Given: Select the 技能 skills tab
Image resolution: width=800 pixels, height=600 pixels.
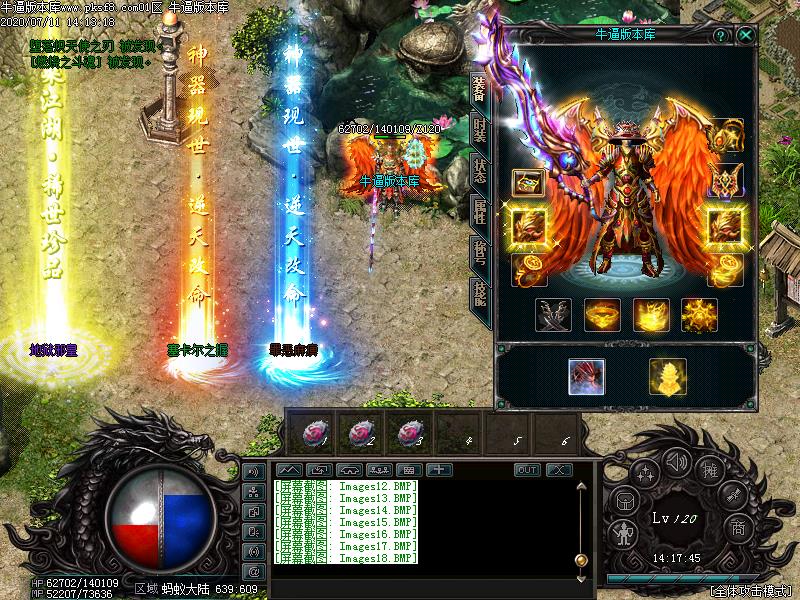Looking at the screenshot, I should coord(479,294).
